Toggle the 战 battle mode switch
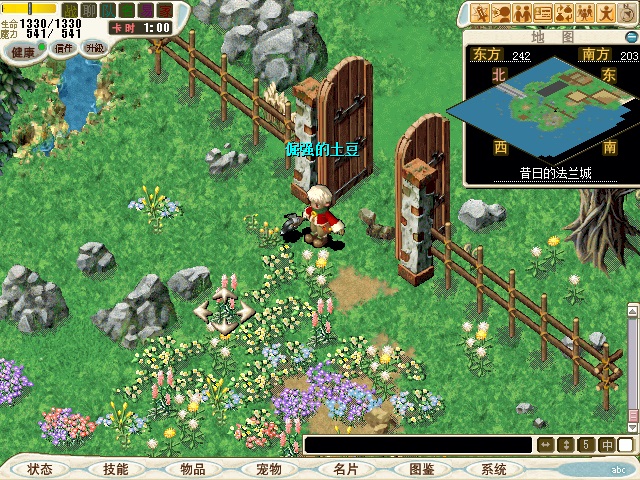The width and height of the screenshot is (640, 480). pos(70,9)
